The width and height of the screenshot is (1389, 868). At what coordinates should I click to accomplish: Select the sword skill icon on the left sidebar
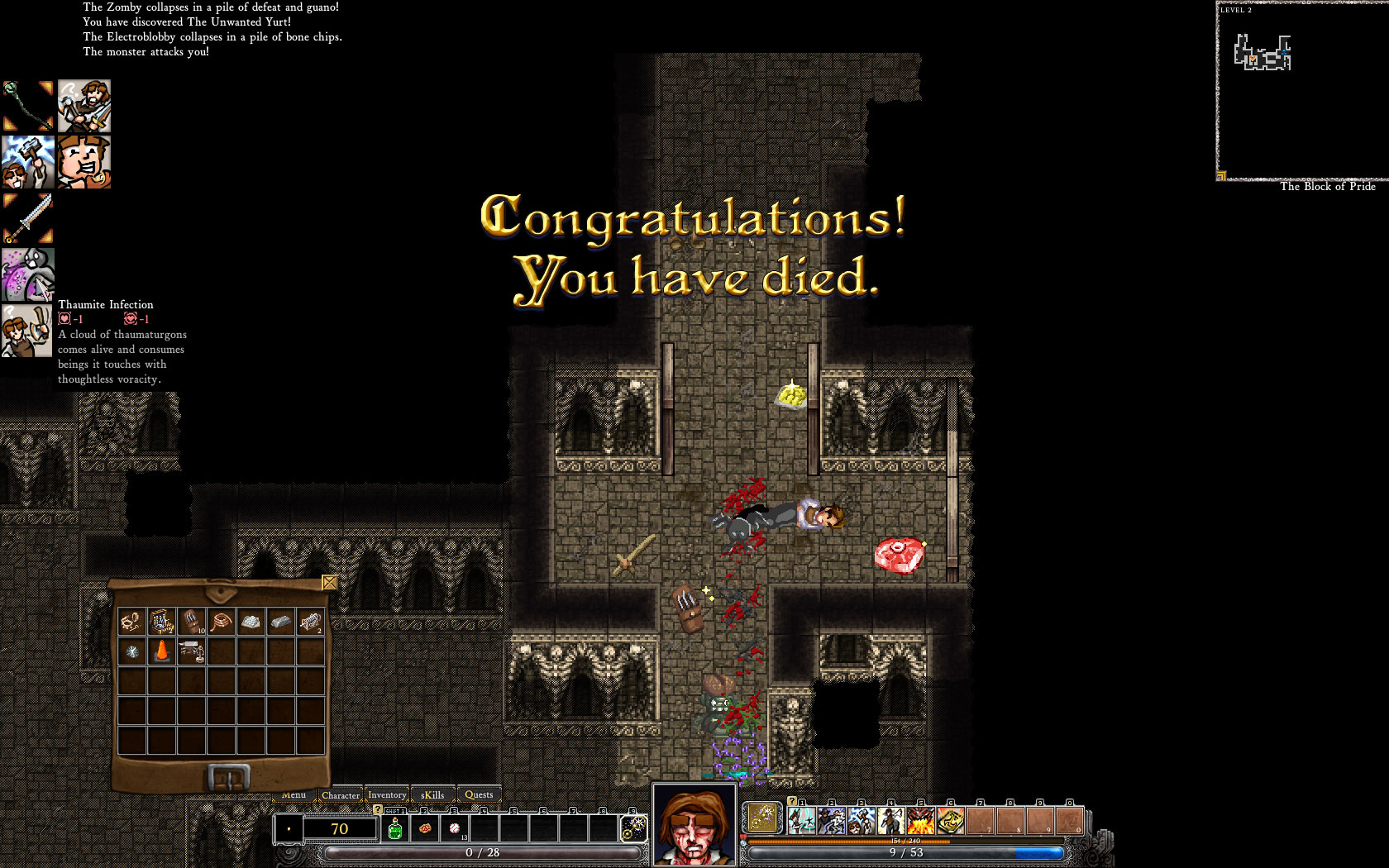[28, 217]
